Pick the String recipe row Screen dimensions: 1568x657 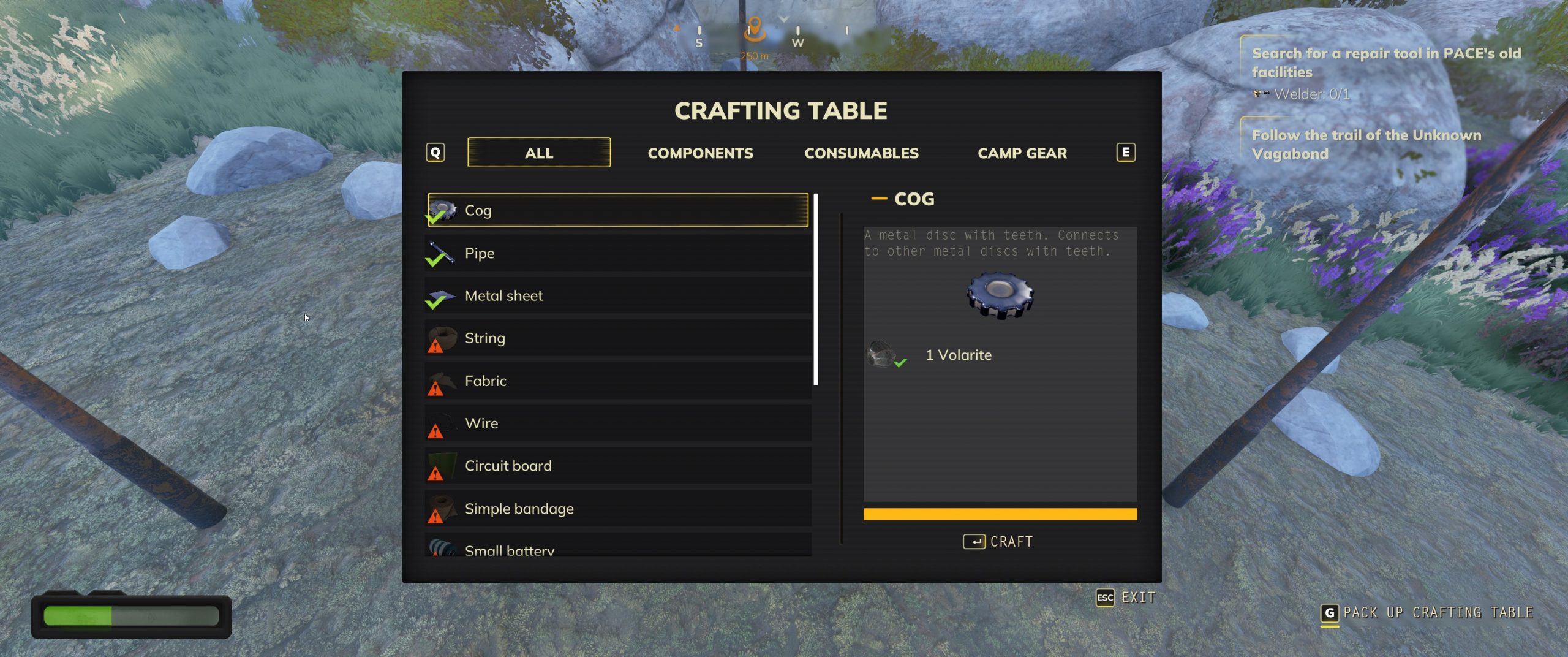point(617,338)
